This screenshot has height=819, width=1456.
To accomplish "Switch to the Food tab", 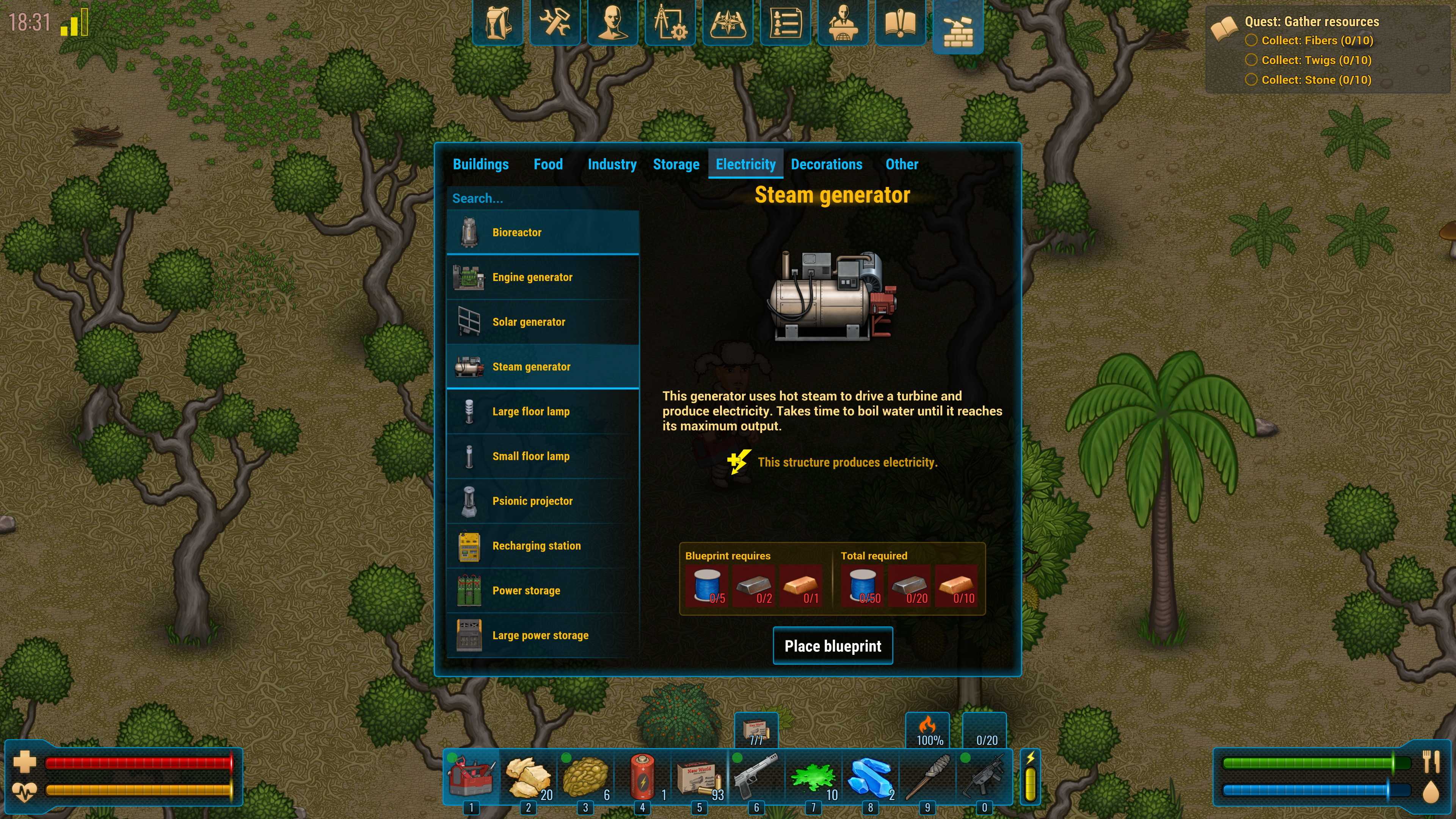I will pos(548,165).
